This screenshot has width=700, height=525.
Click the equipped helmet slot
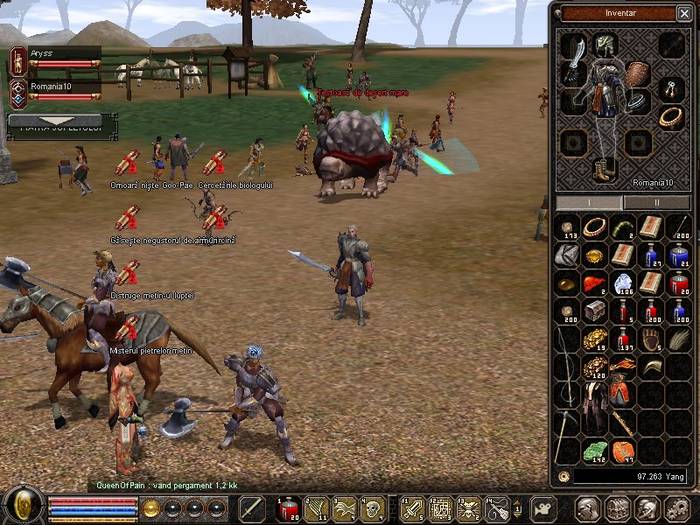click(605, 44)
